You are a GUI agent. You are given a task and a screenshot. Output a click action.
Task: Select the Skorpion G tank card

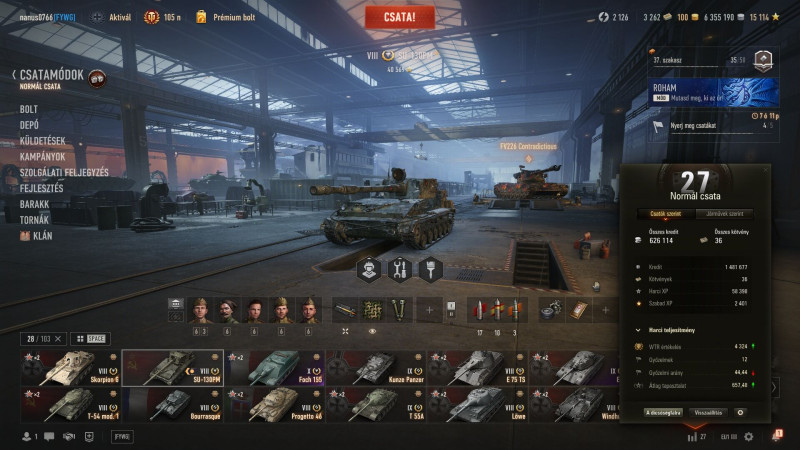[70, 367]
